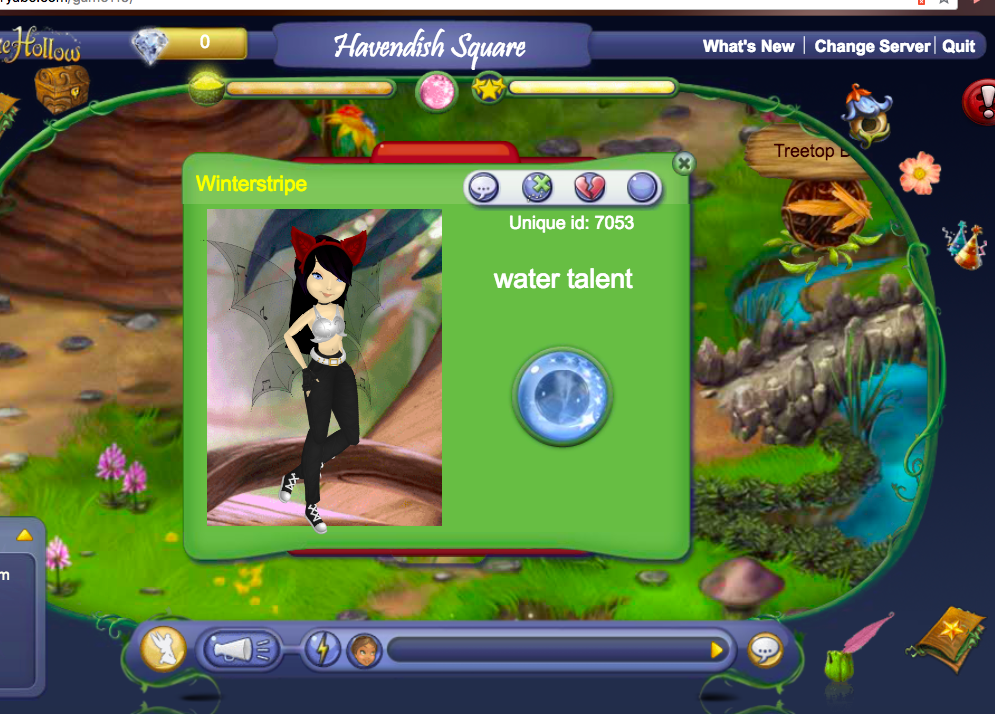Image resolution: width=995 pixels, height=714 pixels.
Task: Click the megaphone shout button
Action: click(236, 651)
